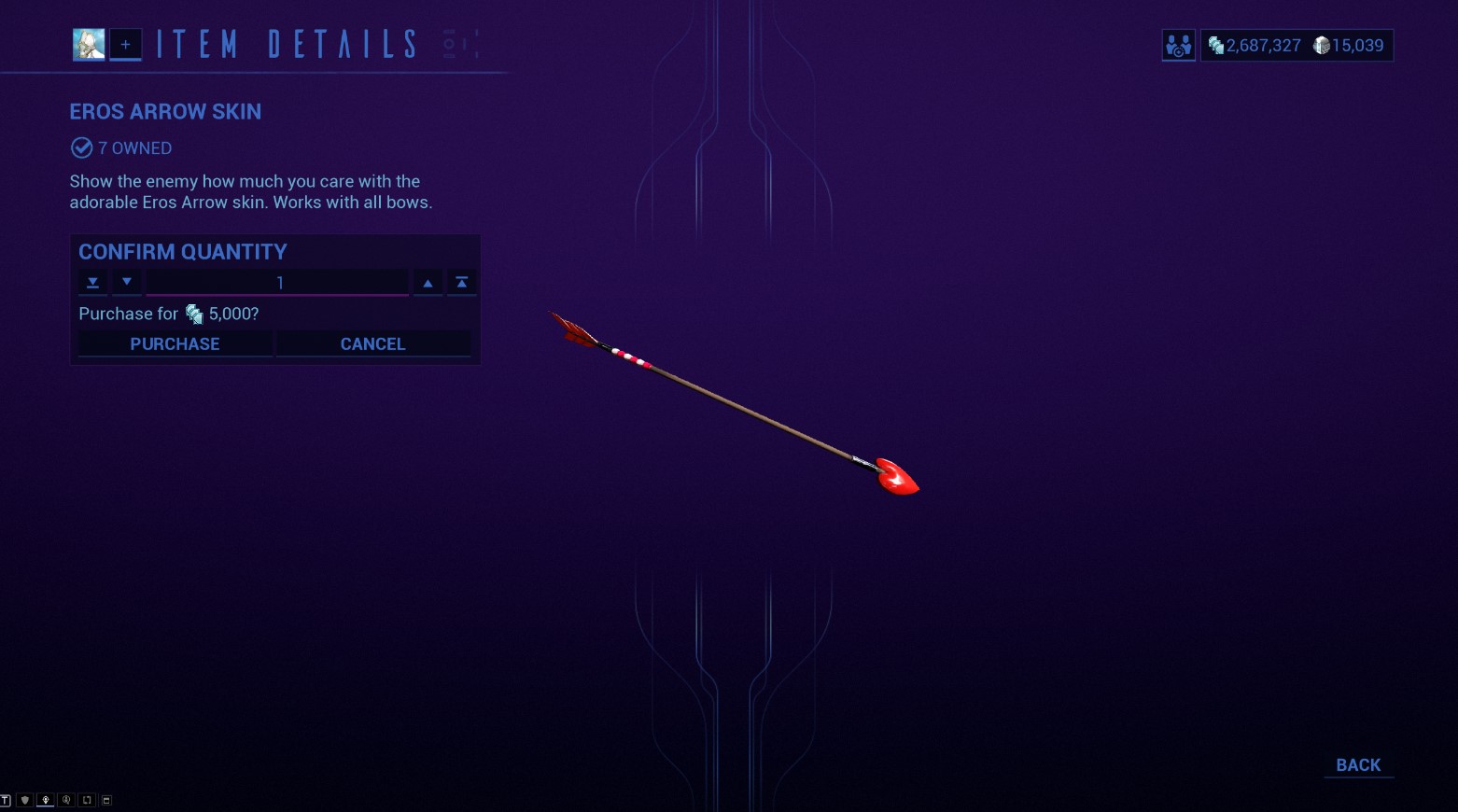Select the shield icon in the bottom bar

pos(24,799)
